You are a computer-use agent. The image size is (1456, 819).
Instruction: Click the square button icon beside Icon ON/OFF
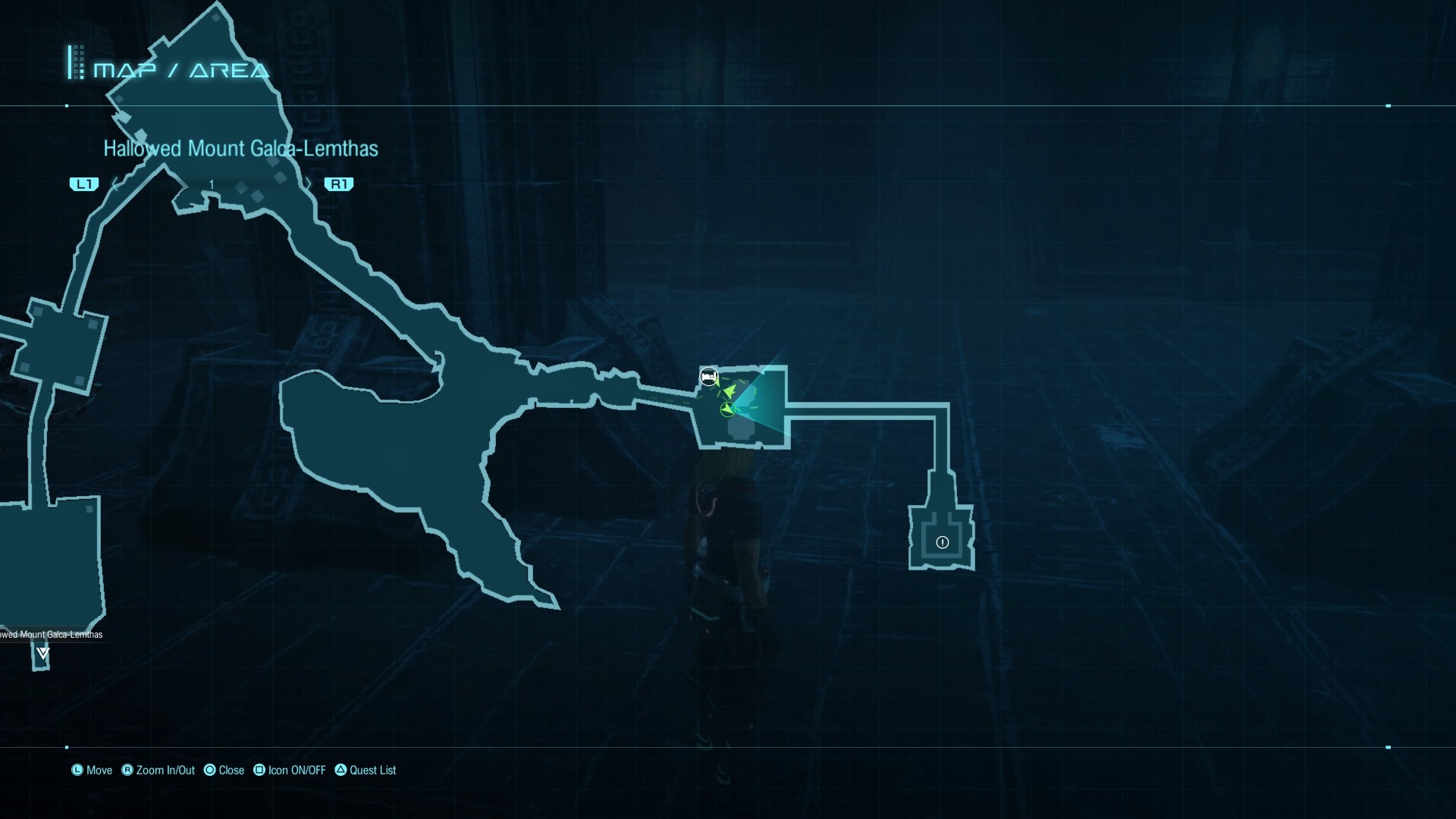(259, 770)
